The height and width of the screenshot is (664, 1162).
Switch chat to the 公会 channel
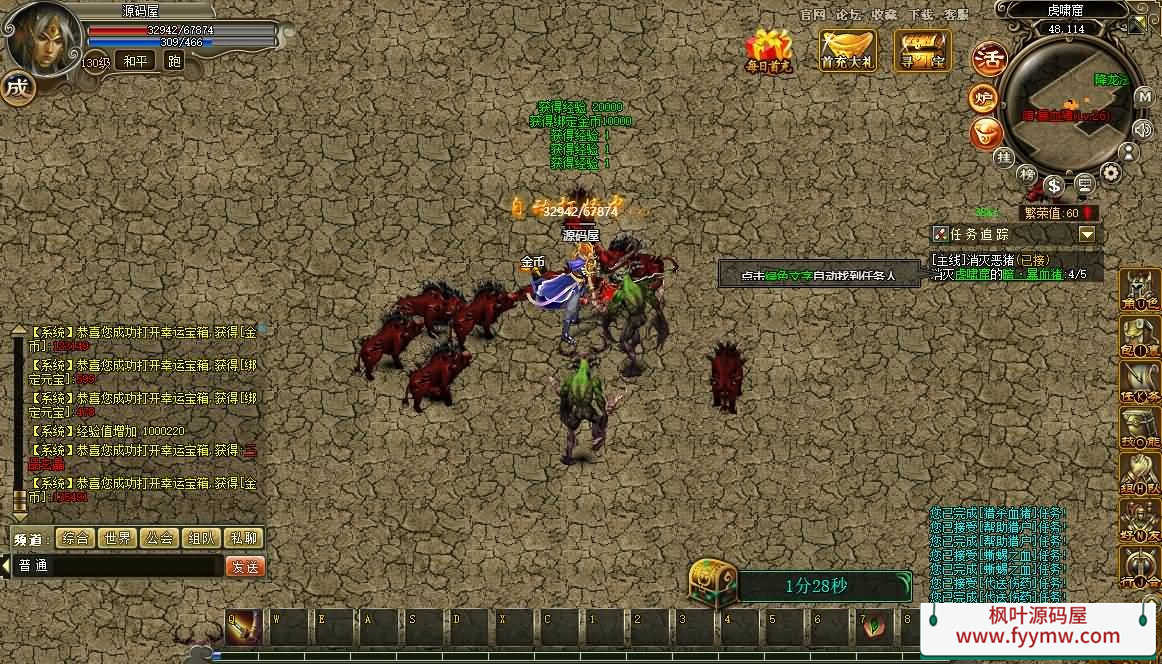tap(160, 538)
